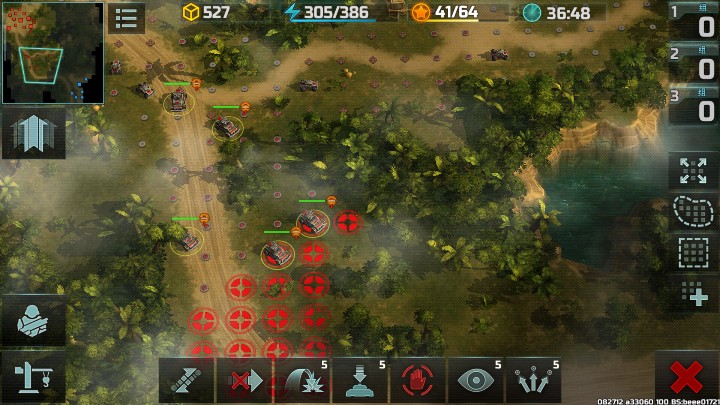Toggle the red hand hold-fire command
Image resolution: width=720 pixels, height=405 pixels.
(x=417, y=381)
